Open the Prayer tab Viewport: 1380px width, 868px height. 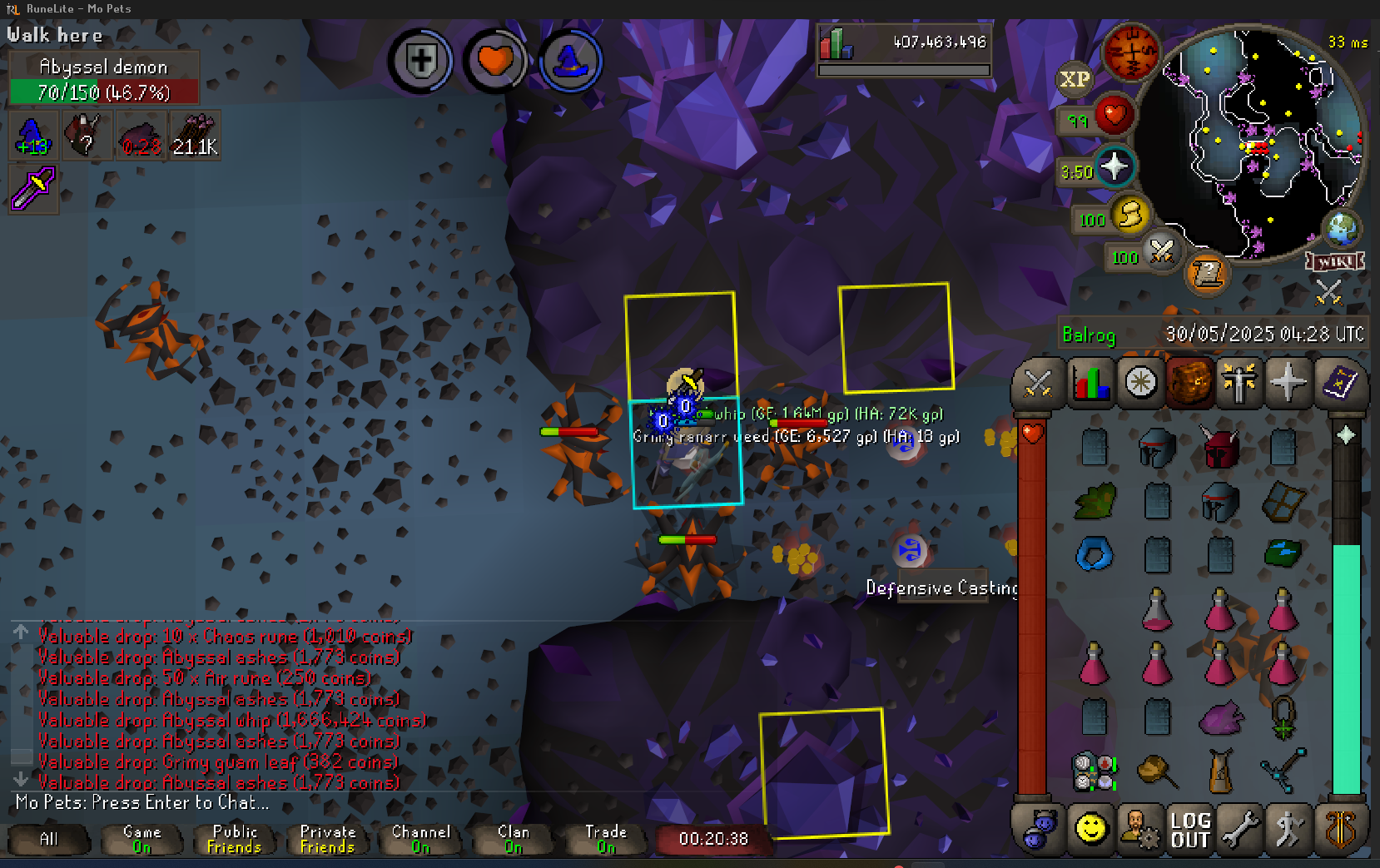click(1288, 384)
